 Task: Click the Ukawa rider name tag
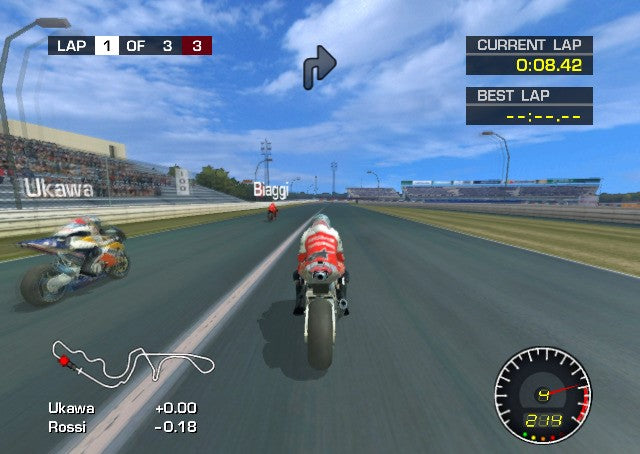[59, 188]
